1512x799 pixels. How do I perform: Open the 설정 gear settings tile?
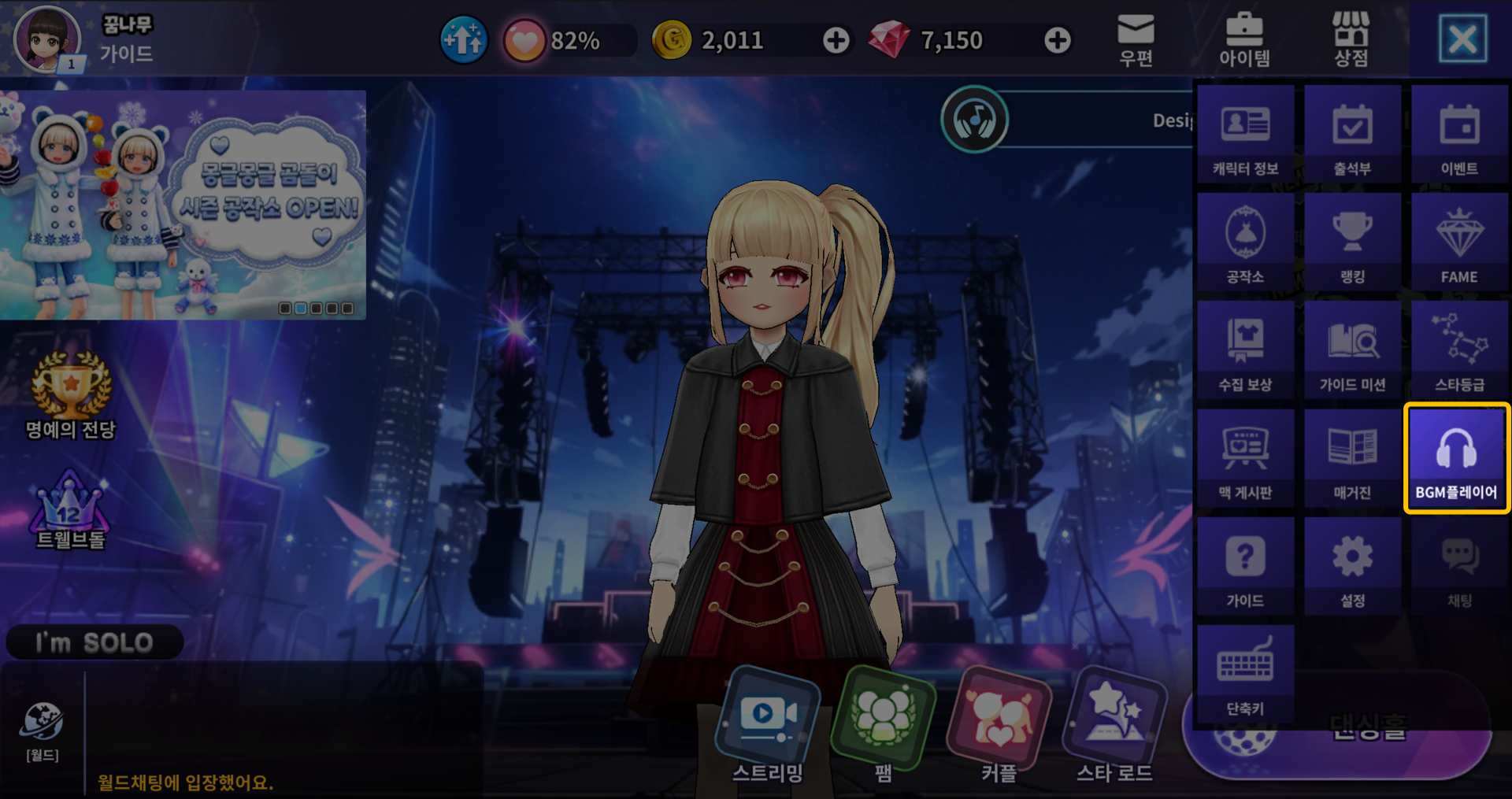click(x=1352, y=566)
